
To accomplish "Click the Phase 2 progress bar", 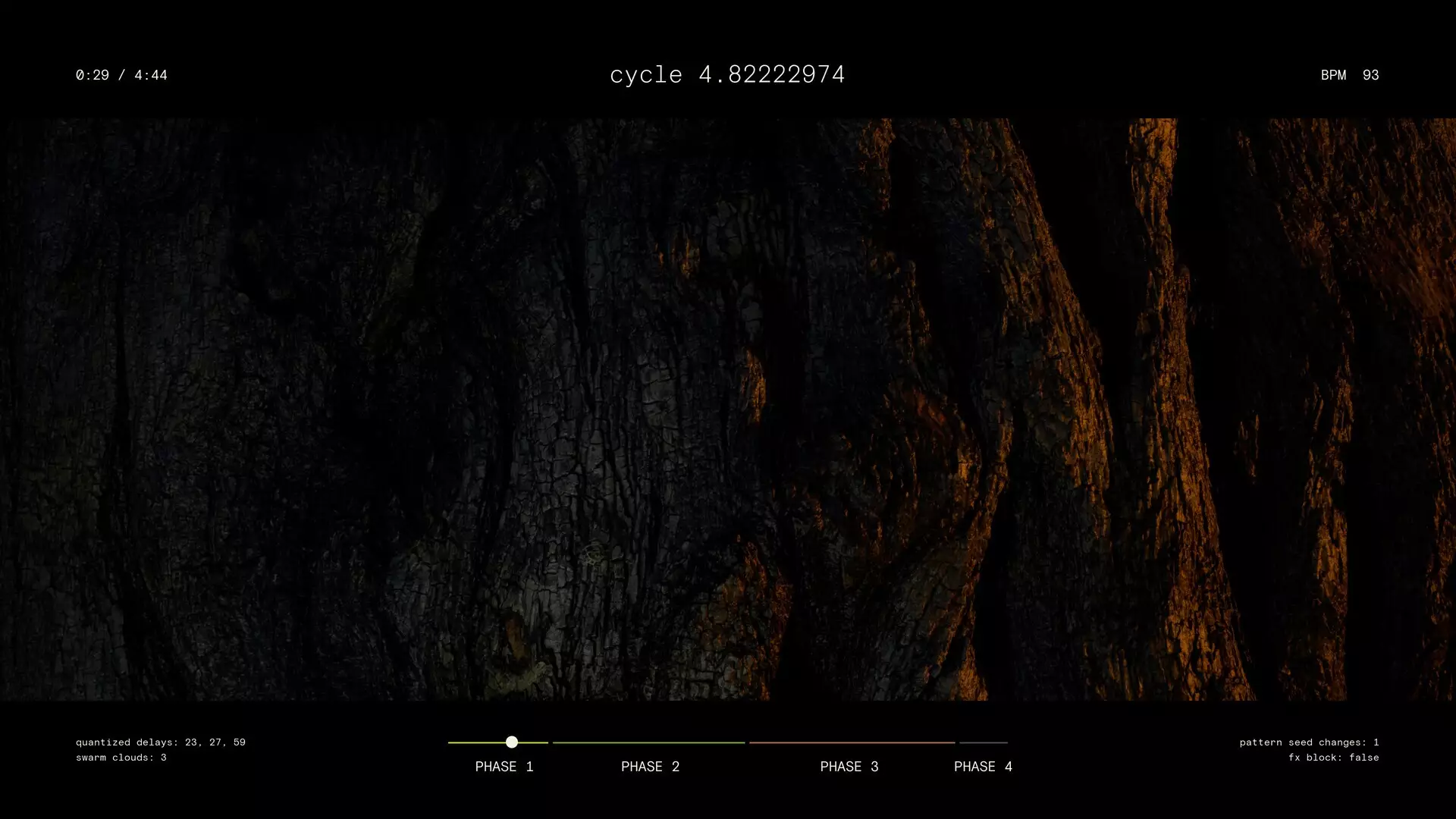I will coord(650,742).
